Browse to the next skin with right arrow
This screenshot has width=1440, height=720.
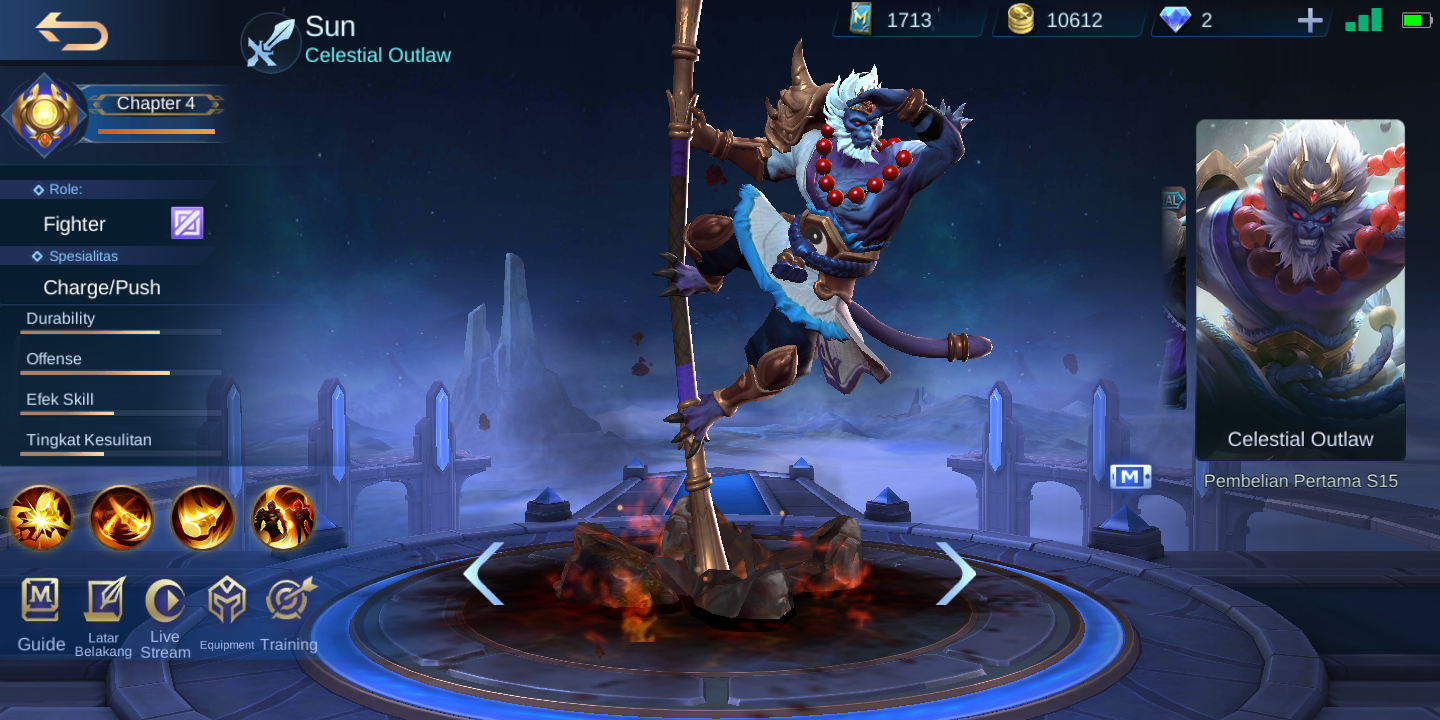(x=958, y=573)
